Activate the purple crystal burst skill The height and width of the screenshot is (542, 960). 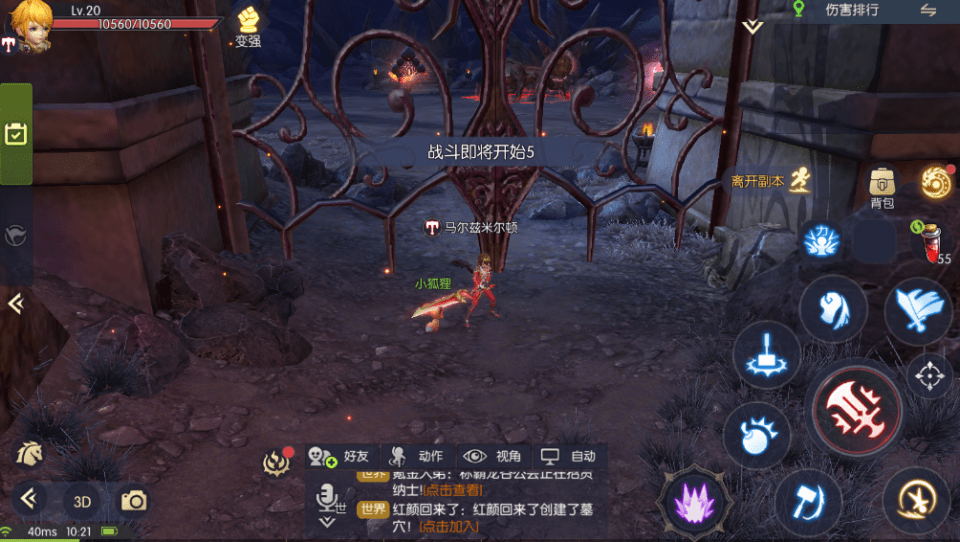point(691,499)
